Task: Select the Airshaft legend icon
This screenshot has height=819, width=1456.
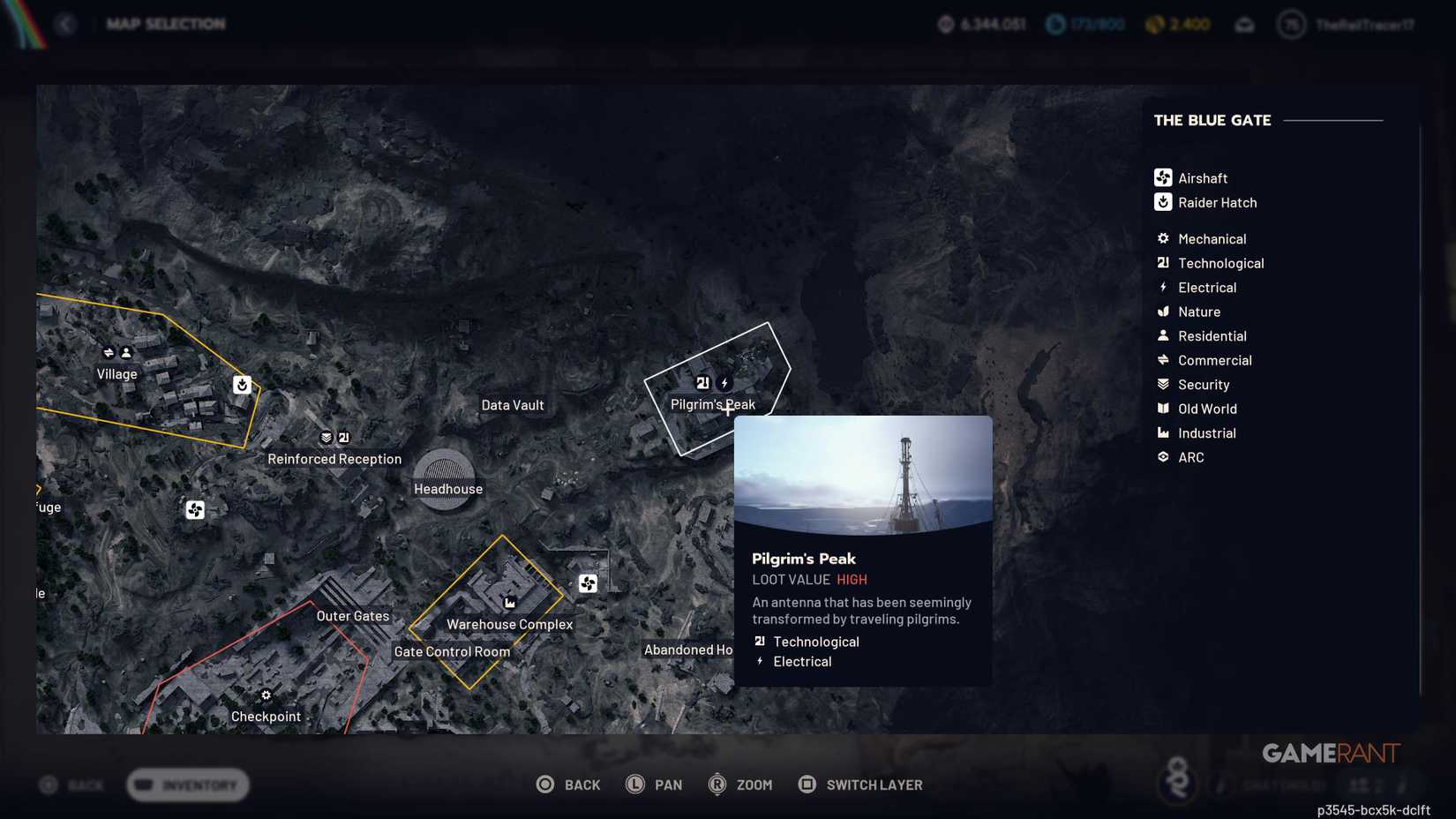Action: pos(1162,177)
